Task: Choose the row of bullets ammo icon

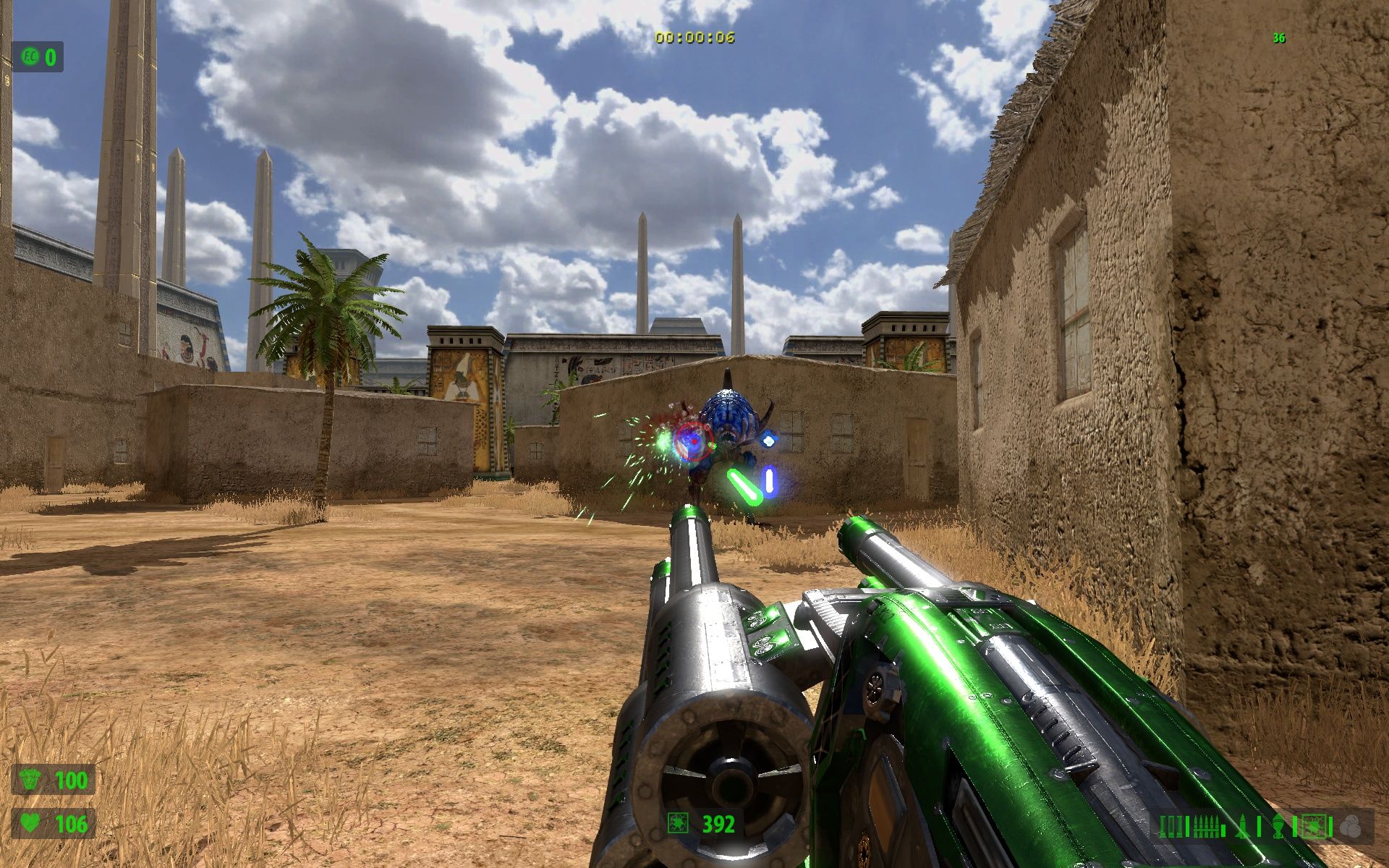Action: tap(1206, 826)
